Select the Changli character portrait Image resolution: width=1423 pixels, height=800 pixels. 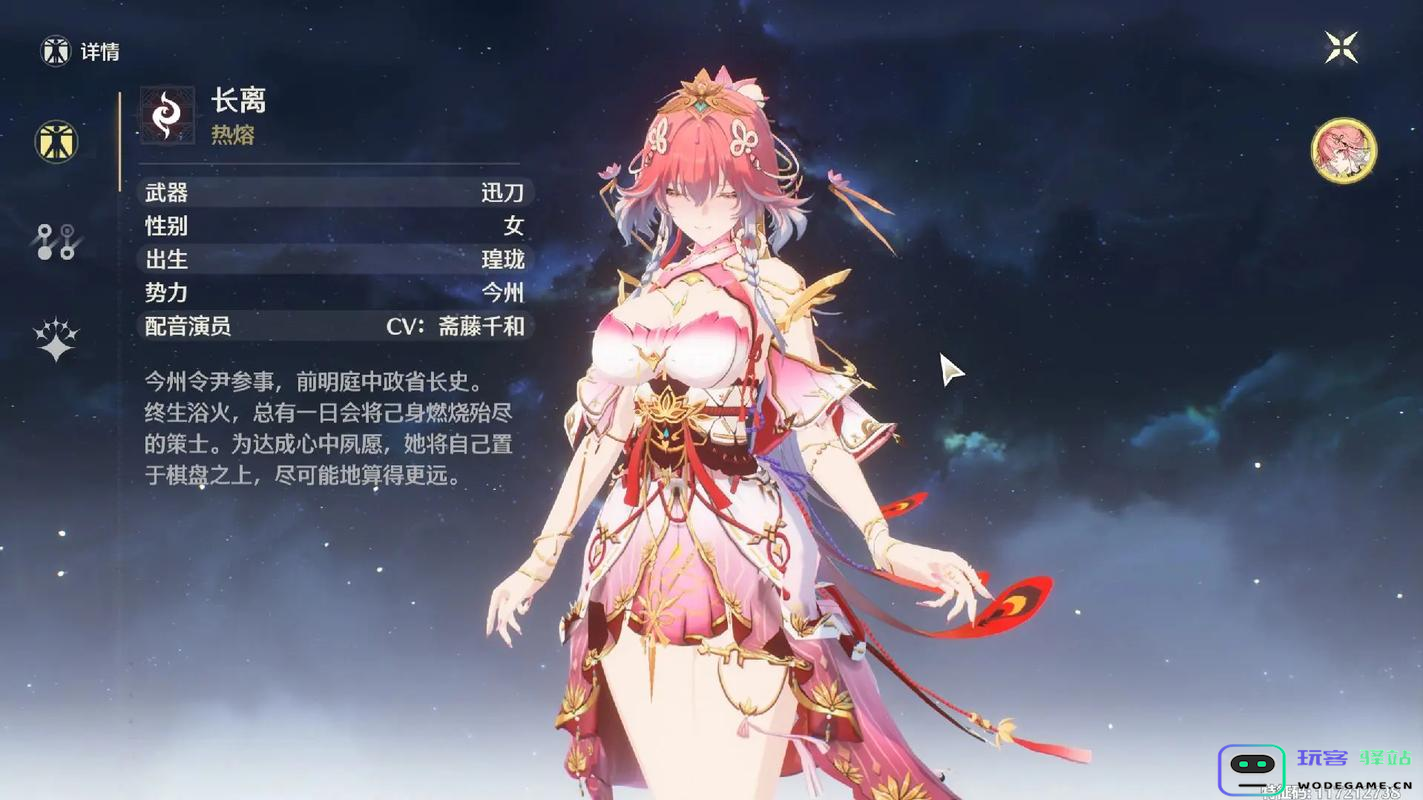pyautogui.click(x=1344, y=151)
